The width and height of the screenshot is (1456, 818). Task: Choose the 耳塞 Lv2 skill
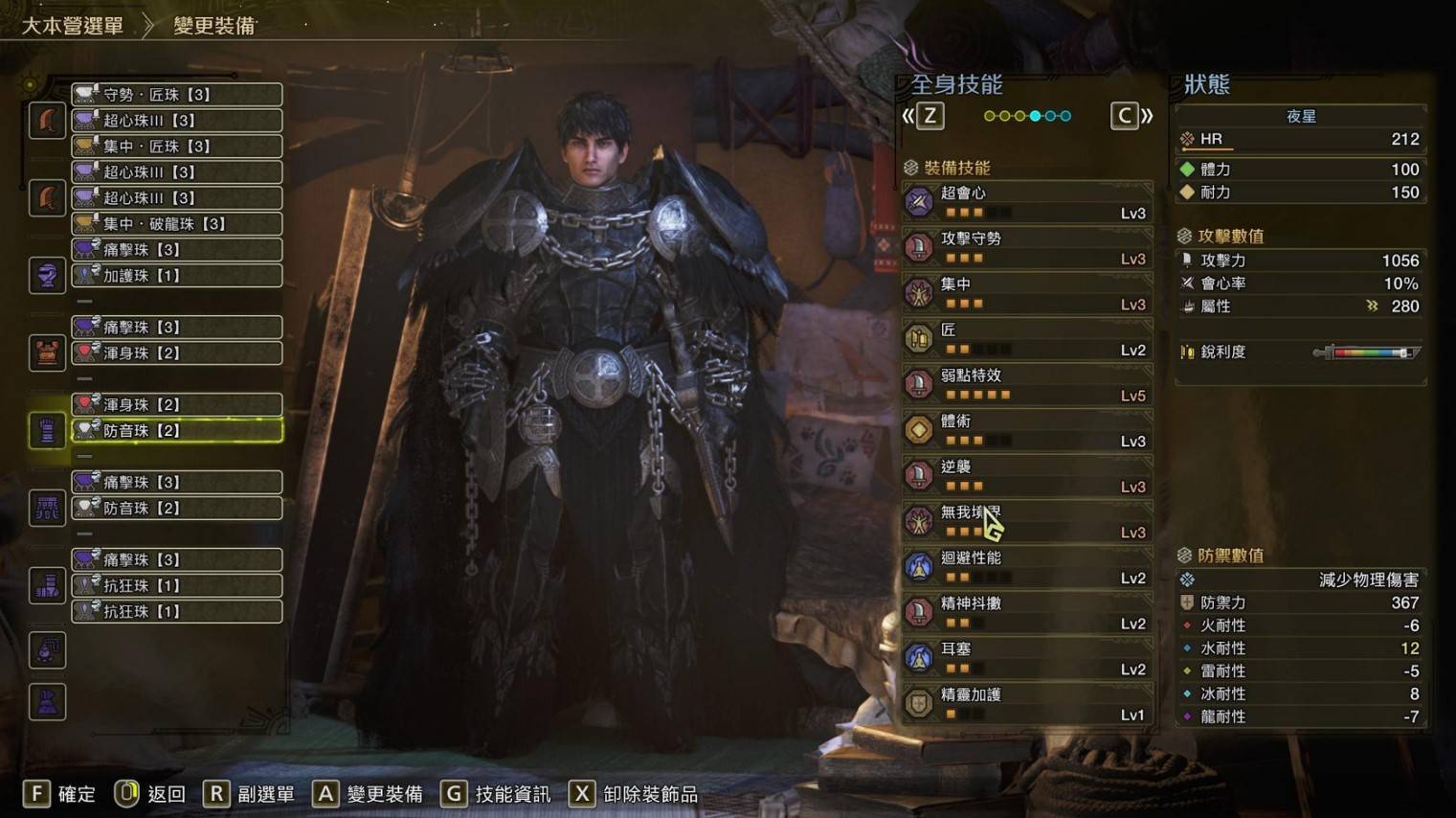1027,659
